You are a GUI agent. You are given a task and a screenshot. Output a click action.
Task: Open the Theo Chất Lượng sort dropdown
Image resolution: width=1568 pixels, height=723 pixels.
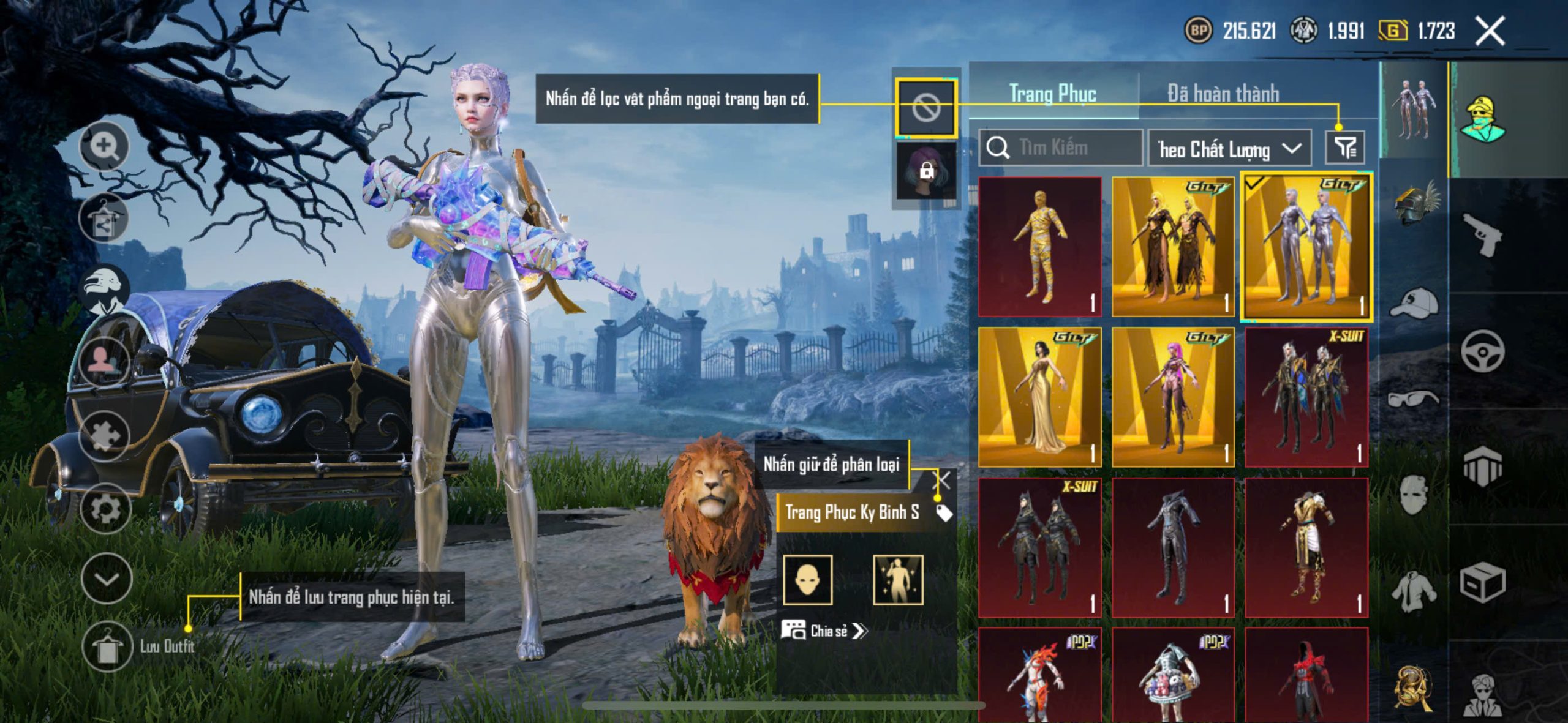[x=1229, y=149]
